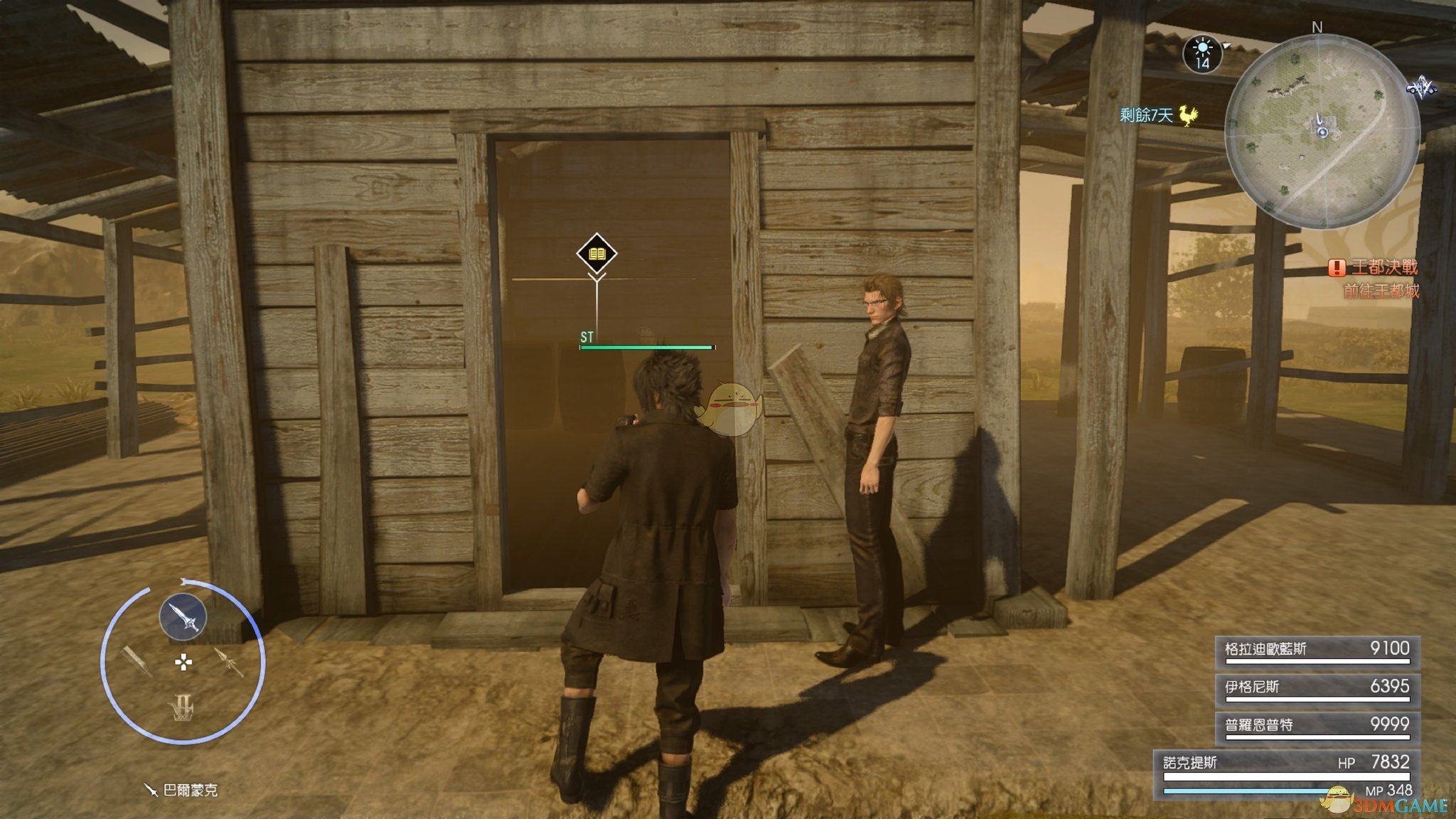
Task: Switch to the greatsword weapon slot
Action: 136,661
